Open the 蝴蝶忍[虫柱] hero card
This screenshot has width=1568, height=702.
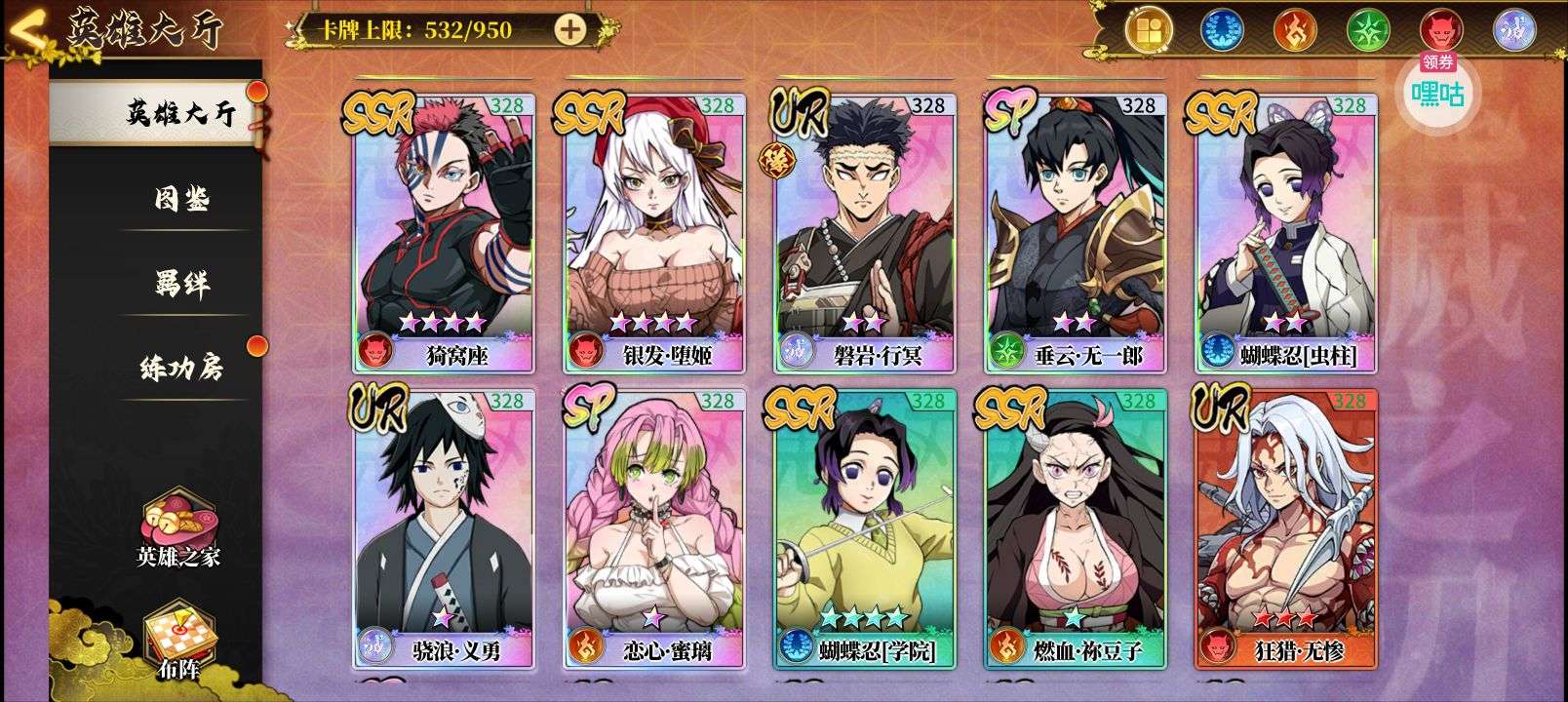coord(1286,232)
